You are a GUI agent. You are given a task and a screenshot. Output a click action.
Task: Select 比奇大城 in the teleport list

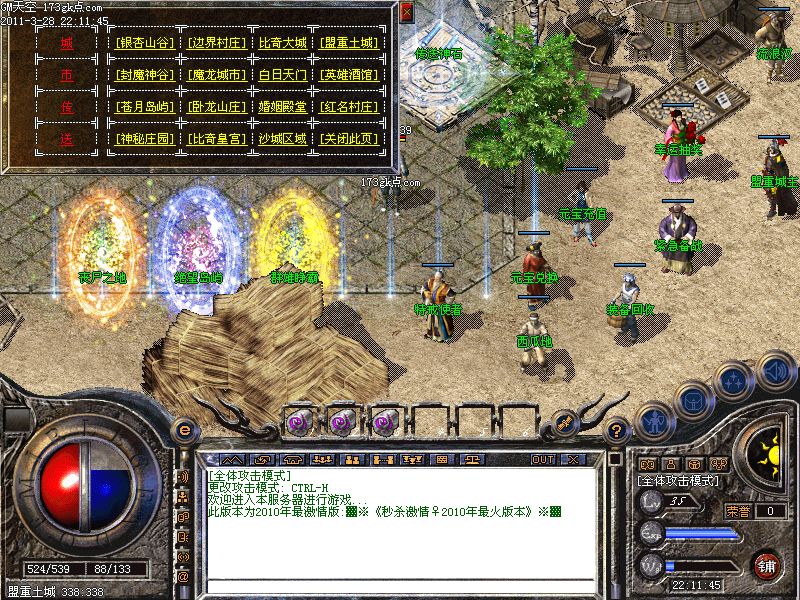coord(282,44)
